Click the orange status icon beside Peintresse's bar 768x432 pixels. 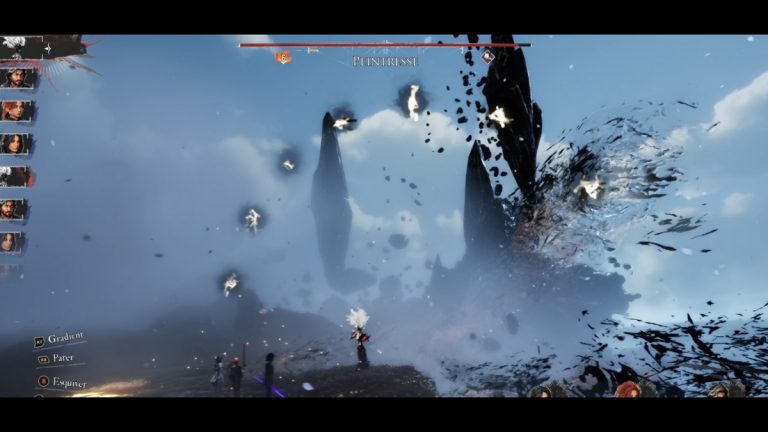tap(283, 58)
